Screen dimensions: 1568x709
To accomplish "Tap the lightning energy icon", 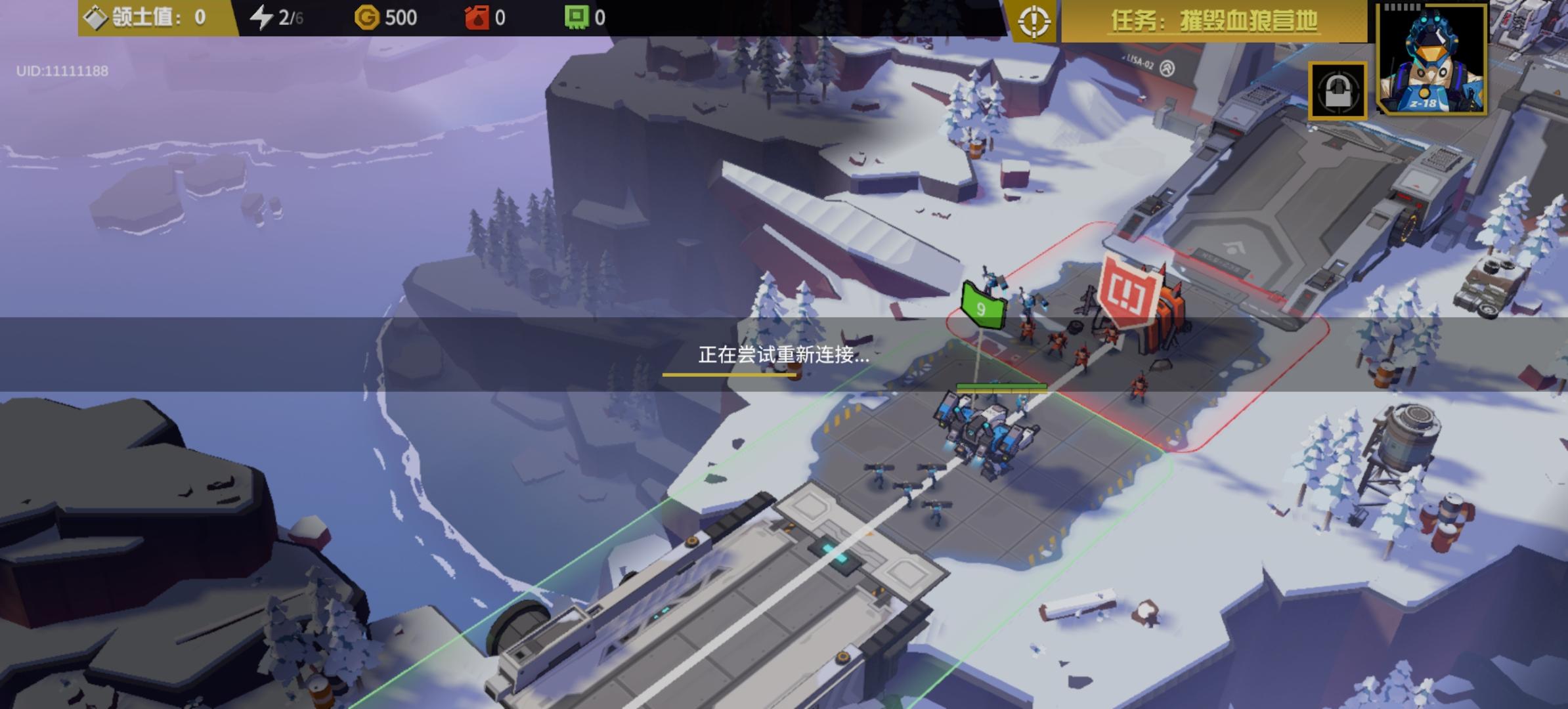I will [x=262, y=18].
